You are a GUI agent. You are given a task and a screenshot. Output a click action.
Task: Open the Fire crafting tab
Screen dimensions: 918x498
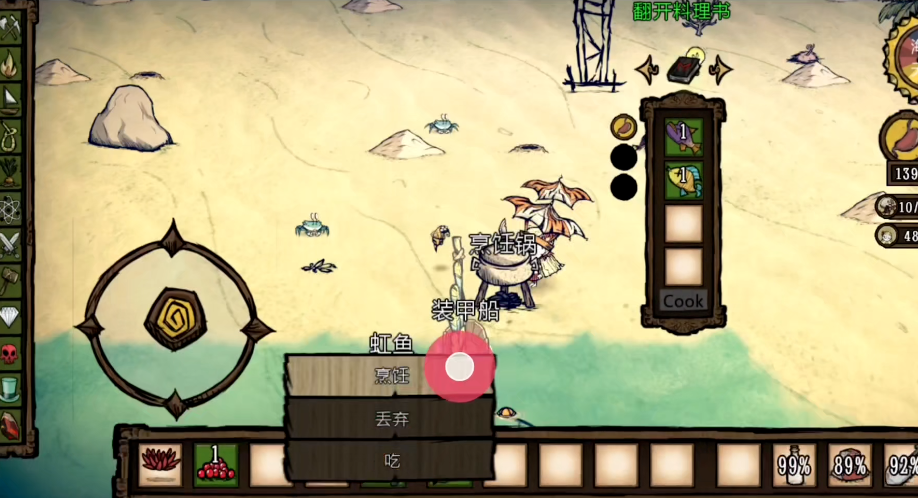coord(10,64)
